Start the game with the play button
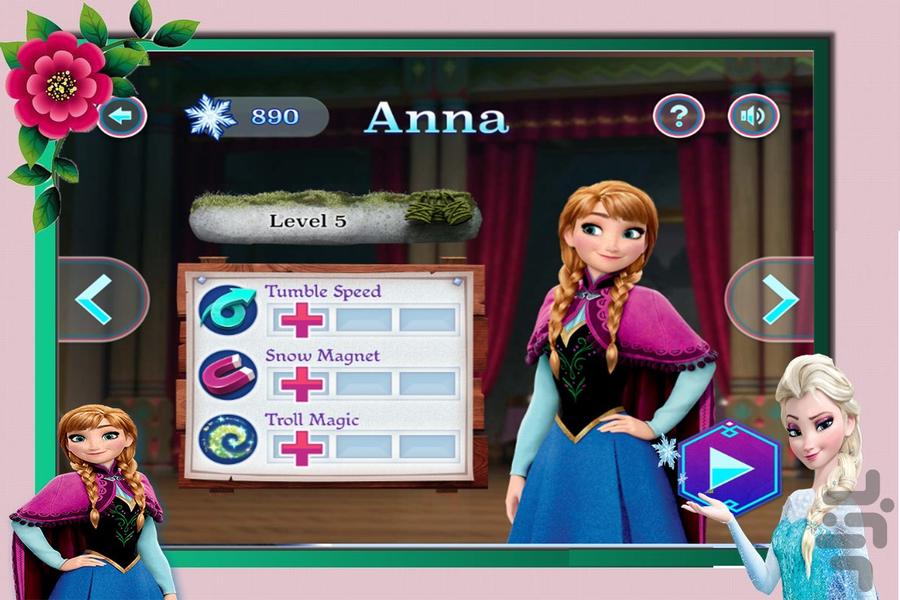The width and height of the screenshot is (900, 600). (728, 469)
